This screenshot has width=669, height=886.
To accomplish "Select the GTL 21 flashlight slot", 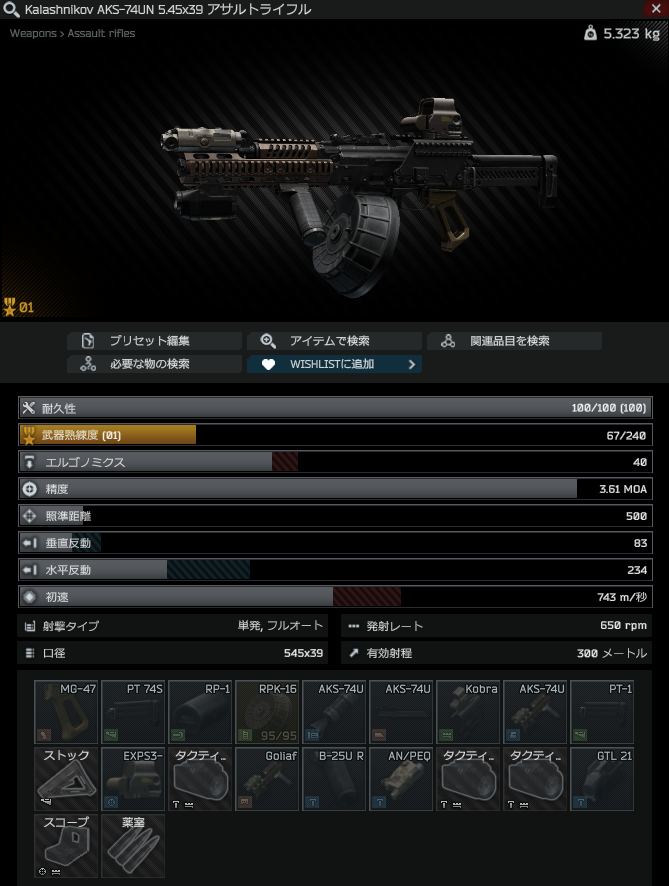I will coord(602,779).
